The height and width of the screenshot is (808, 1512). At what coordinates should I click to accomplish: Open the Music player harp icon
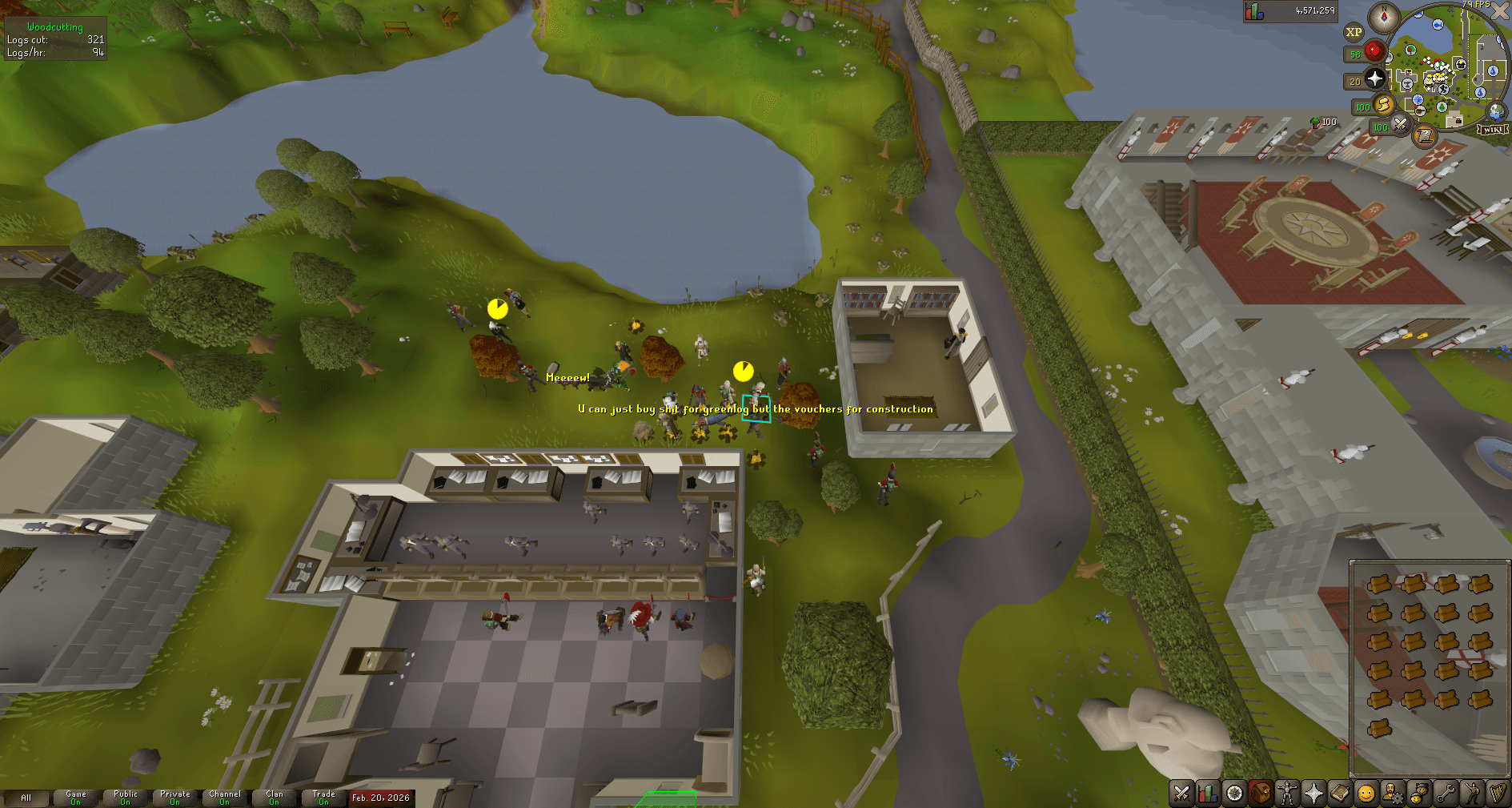1498,794
